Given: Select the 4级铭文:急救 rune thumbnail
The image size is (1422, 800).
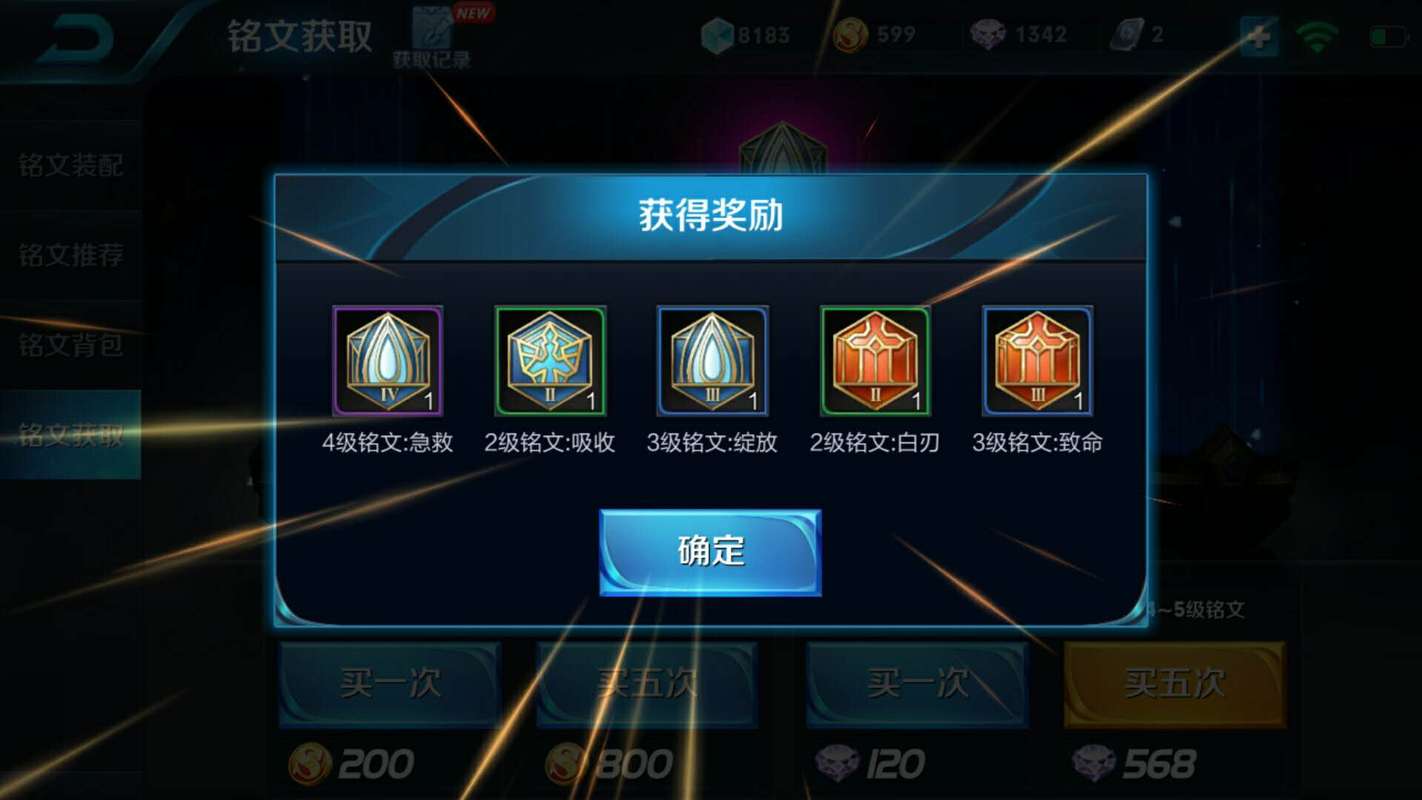Looking at the screenshot, I should (x=388, y=362).
